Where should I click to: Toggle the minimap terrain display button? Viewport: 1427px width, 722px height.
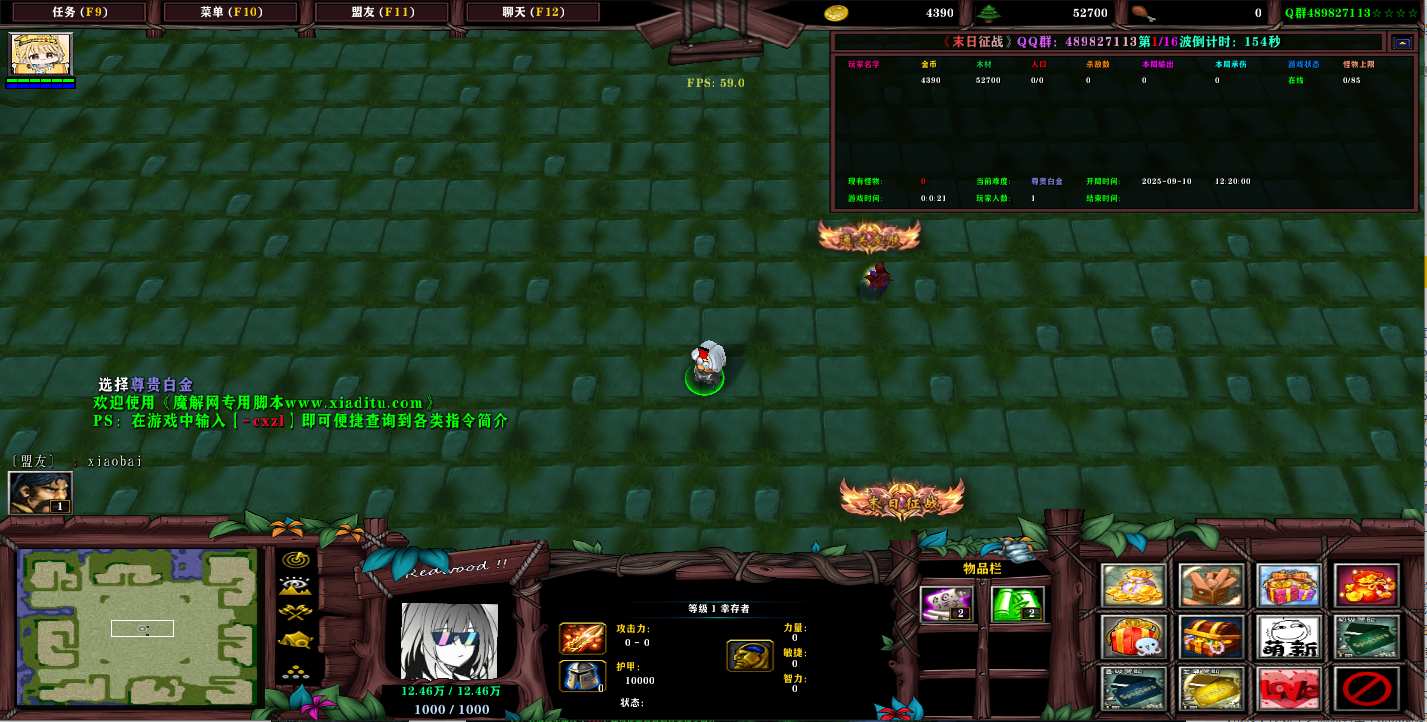pos(296,586)
